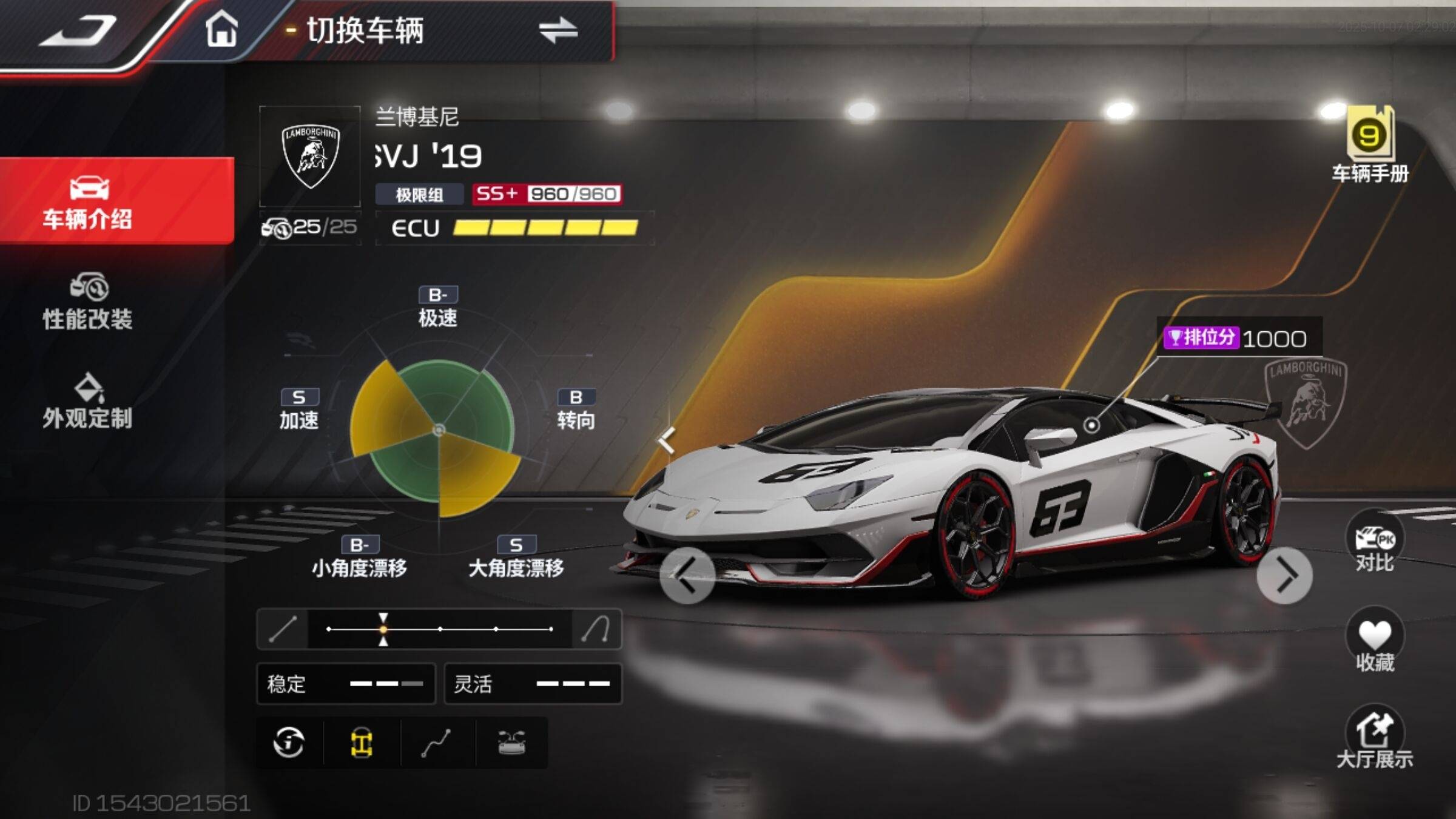Open the home screen via house icon

click(221, 29)
